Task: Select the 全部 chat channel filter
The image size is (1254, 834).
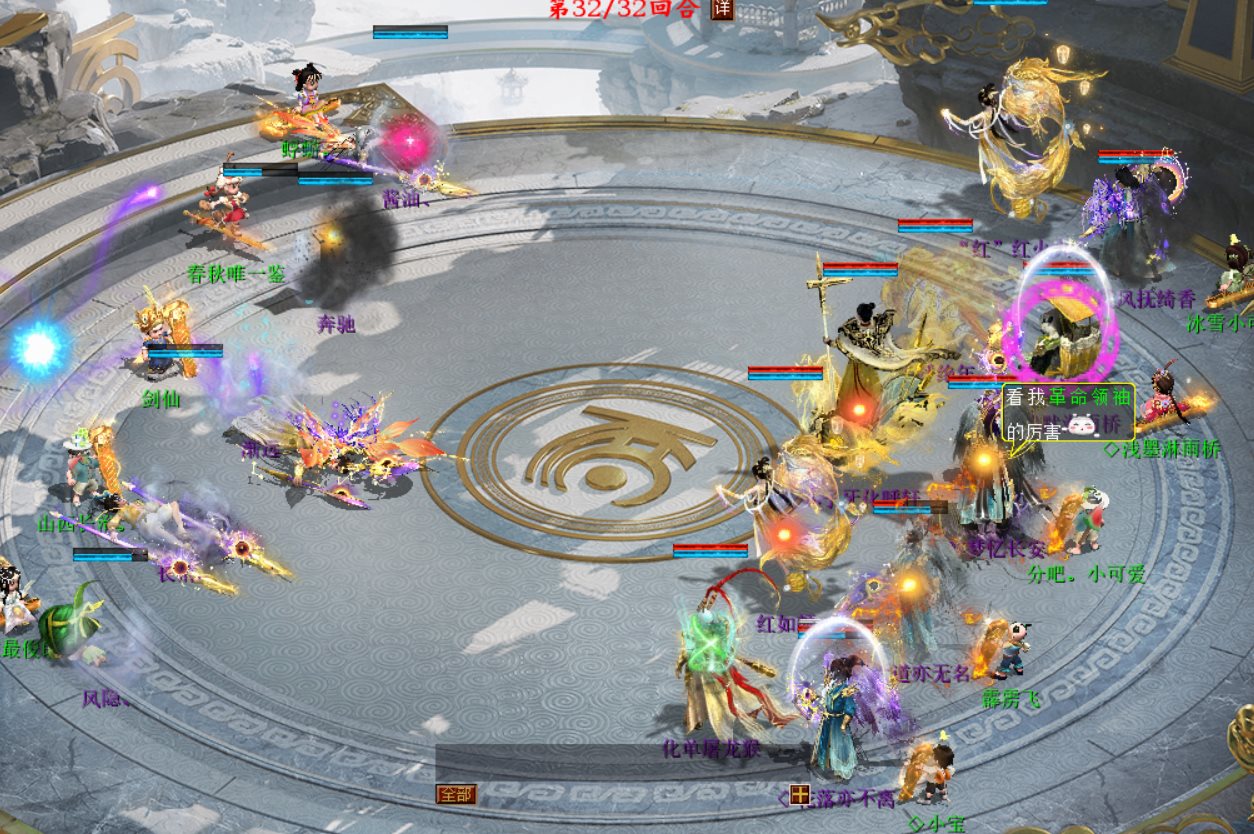Action: coord(456,794)
